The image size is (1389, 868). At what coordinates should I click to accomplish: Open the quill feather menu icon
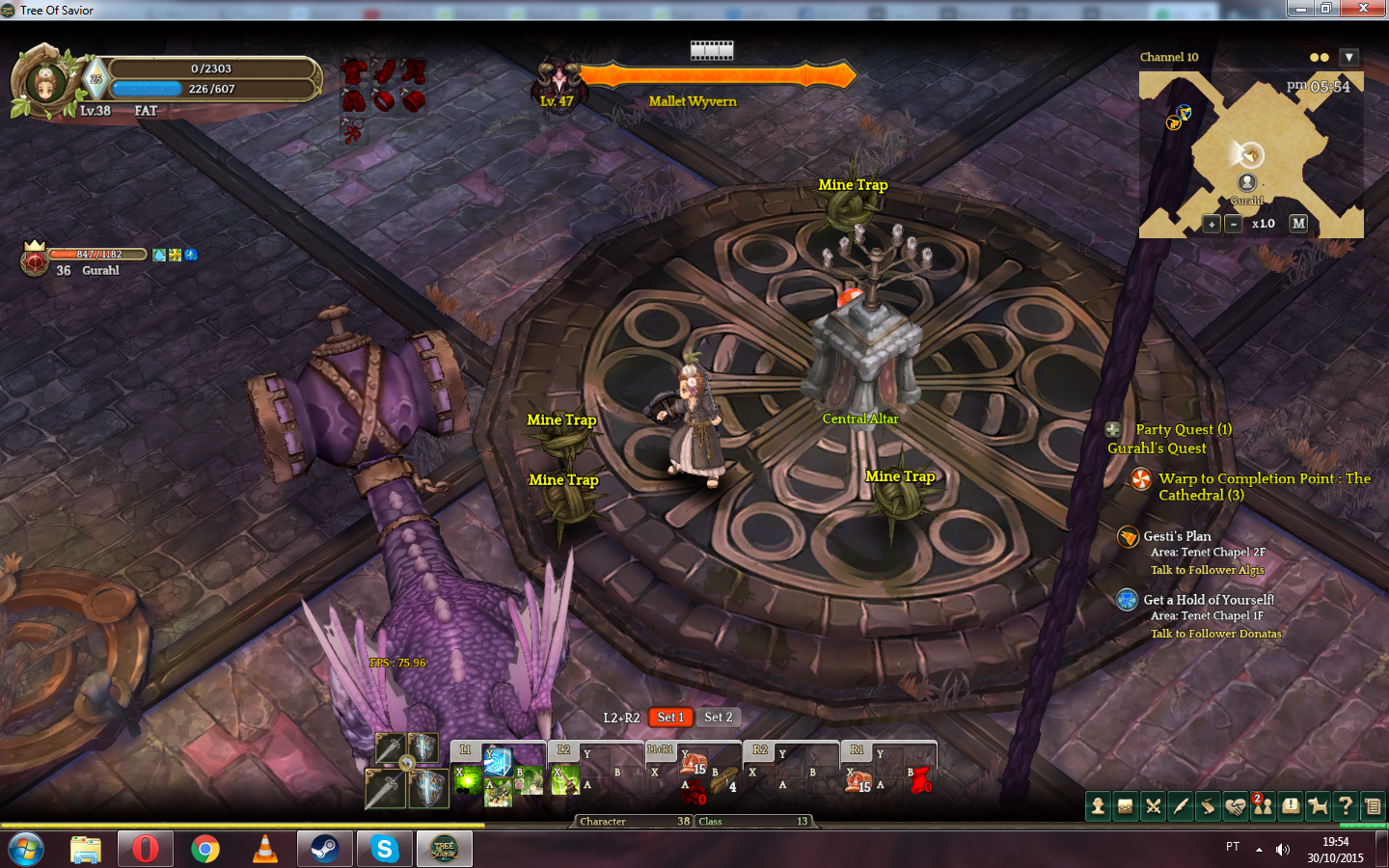point(1180,806)
